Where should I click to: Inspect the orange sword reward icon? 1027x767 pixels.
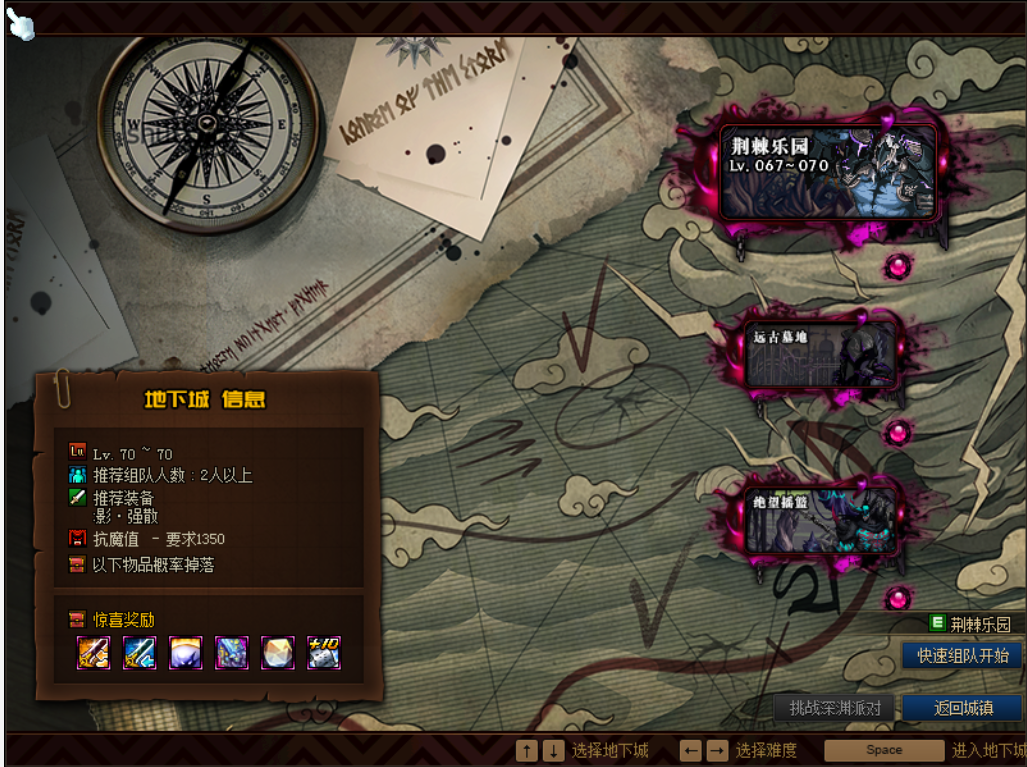(x=94, y=652)
